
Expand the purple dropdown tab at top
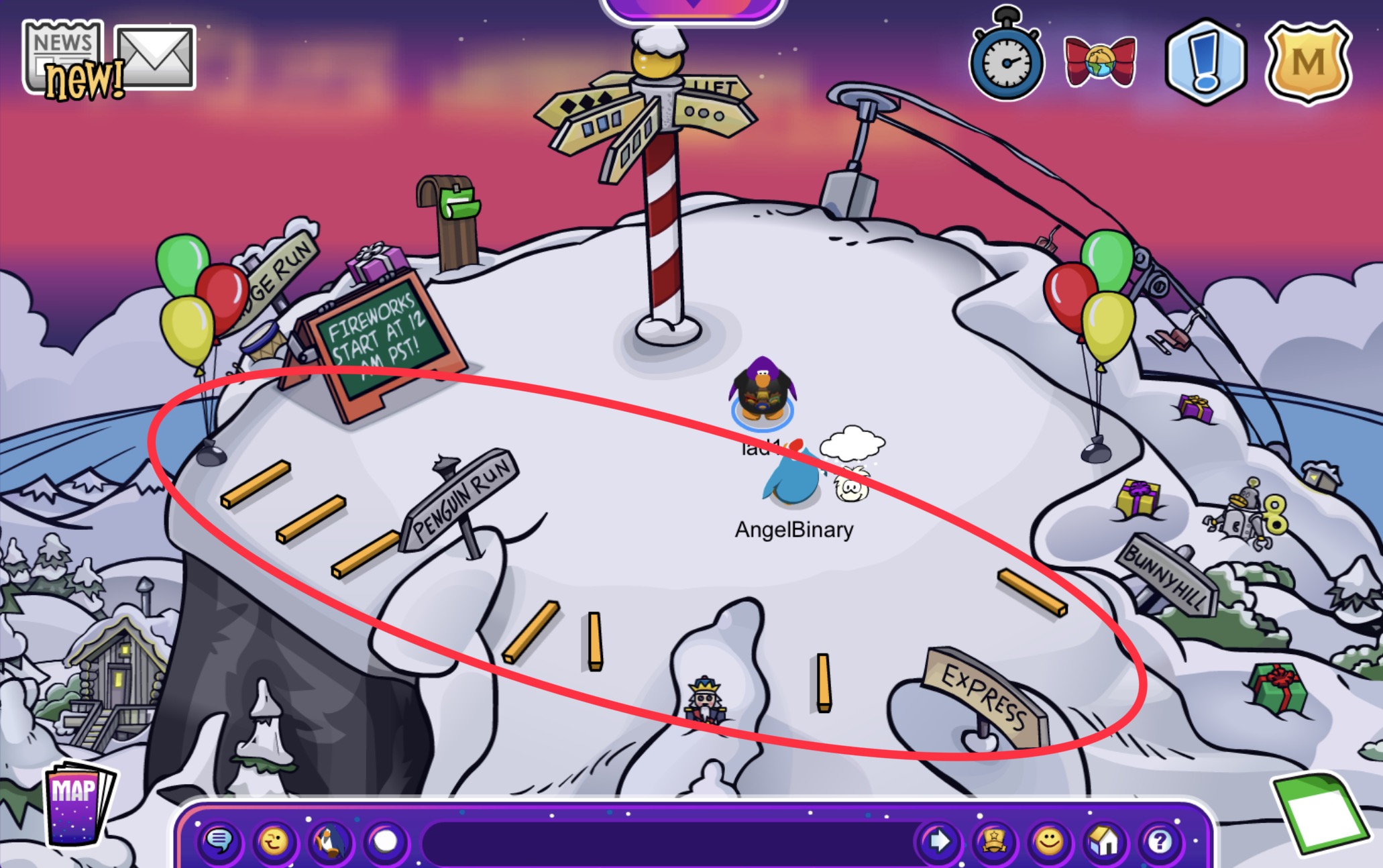click(693, 7)
